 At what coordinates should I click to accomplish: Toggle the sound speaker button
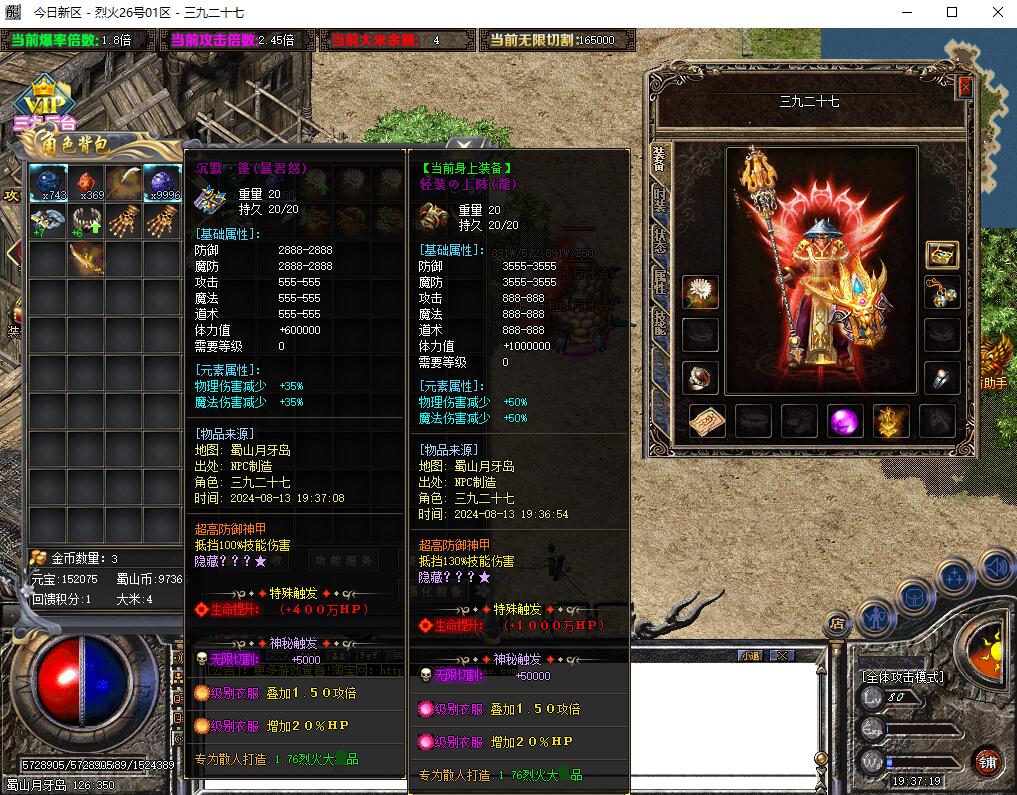pos(995,570)
